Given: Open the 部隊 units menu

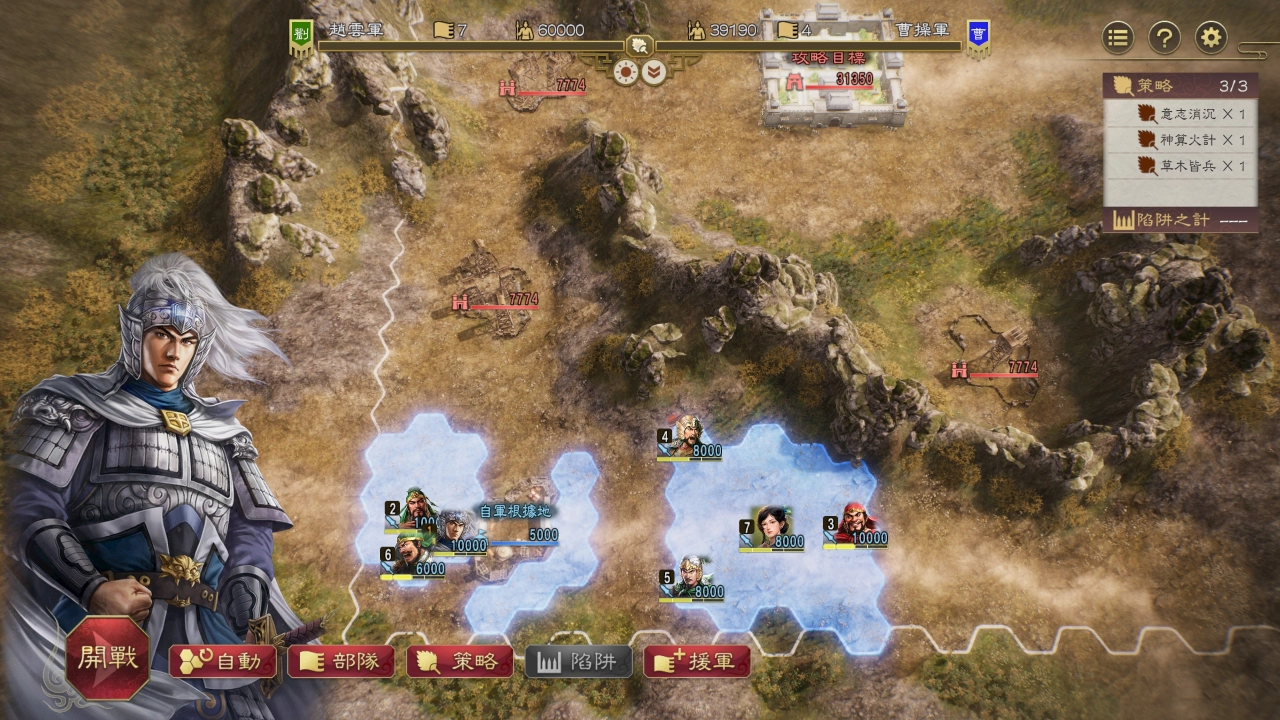Looking at the screenshot, I should tap(341, 661).
